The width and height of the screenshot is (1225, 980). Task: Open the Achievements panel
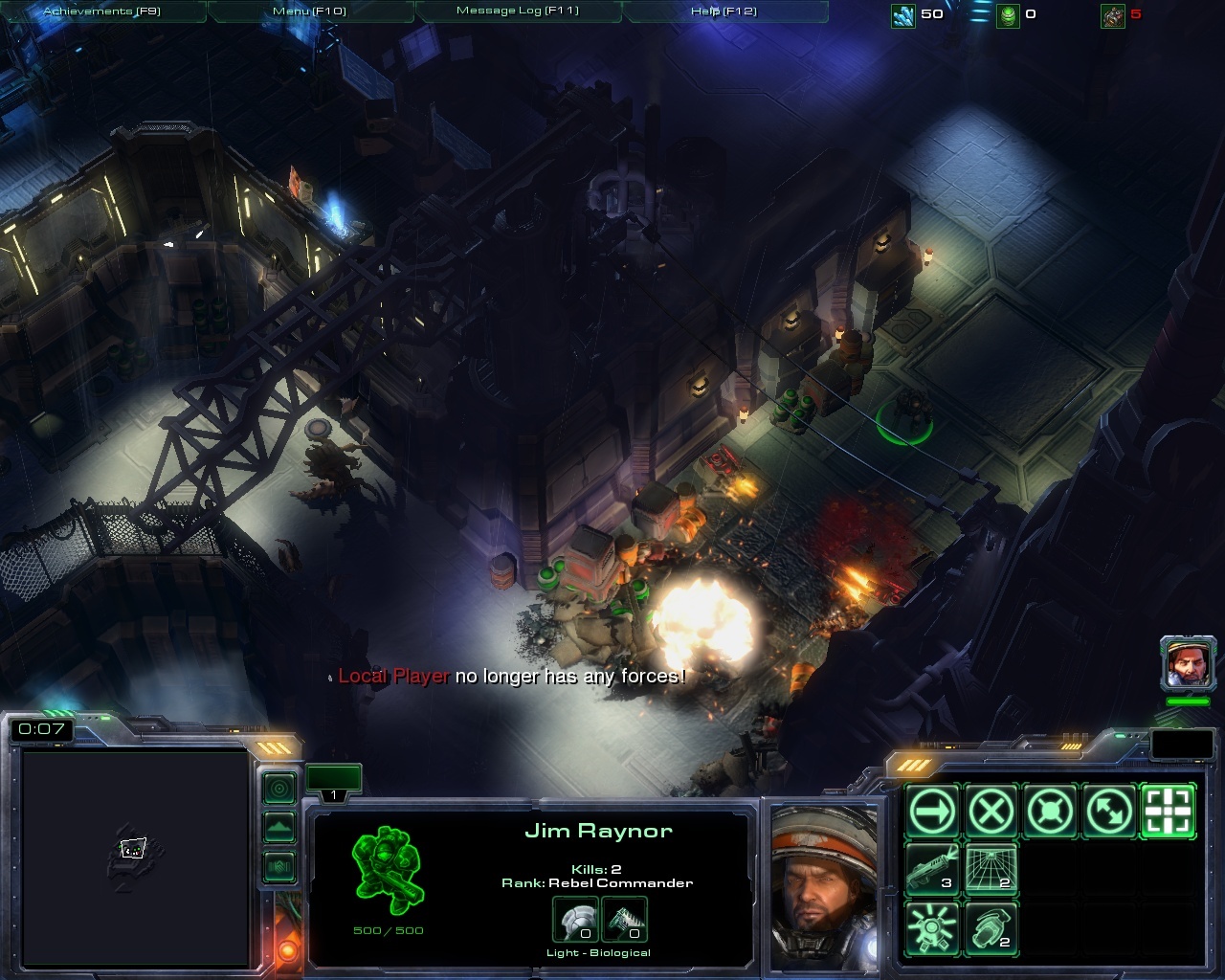point(101,11)
